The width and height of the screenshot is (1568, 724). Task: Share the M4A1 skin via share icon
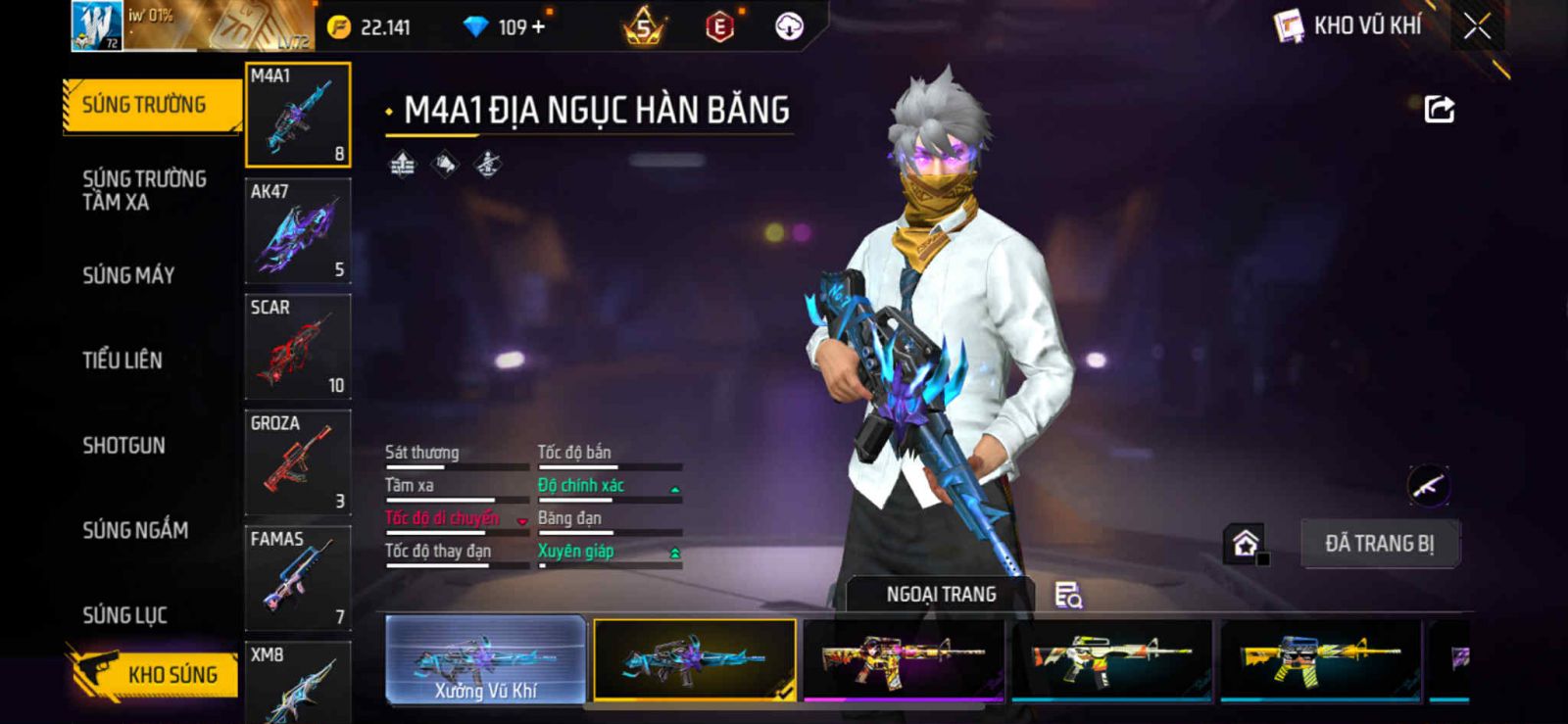[1439, 109]
